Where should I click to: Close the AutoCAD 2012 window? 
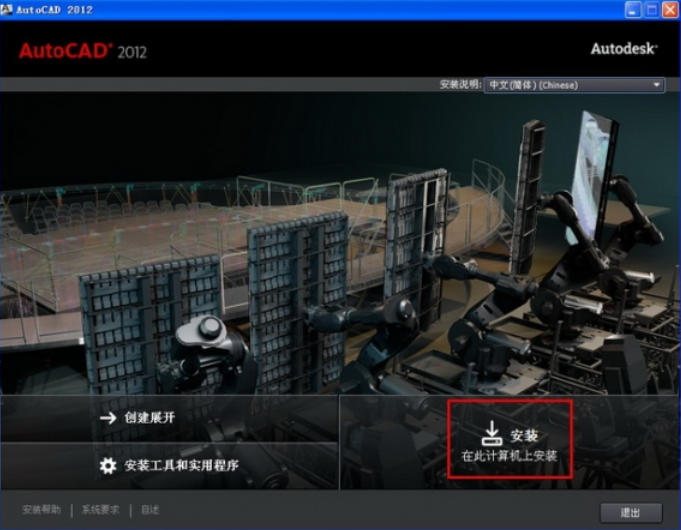point(669,10)
